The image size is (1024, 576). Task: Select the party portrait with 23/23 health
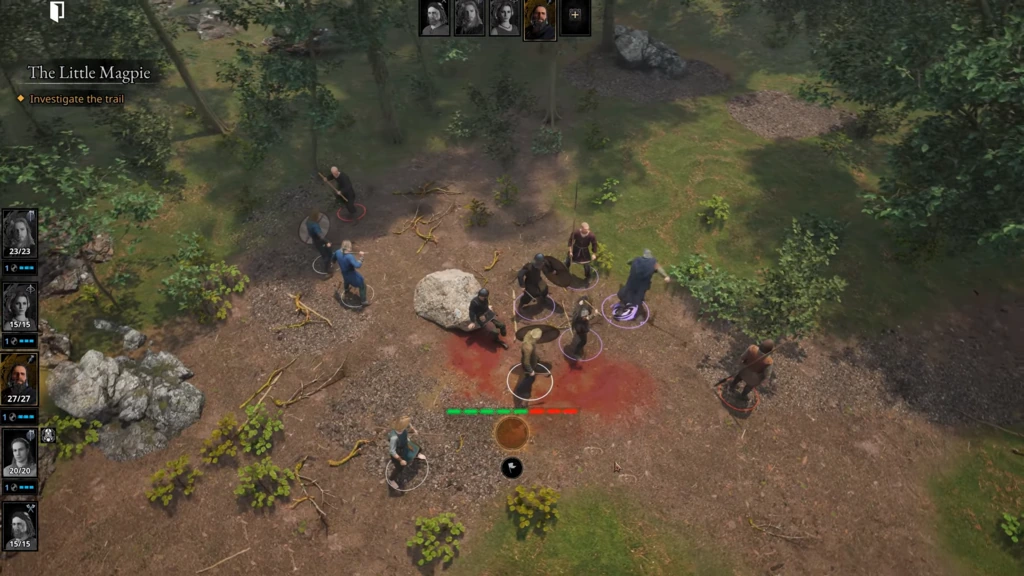19,234
